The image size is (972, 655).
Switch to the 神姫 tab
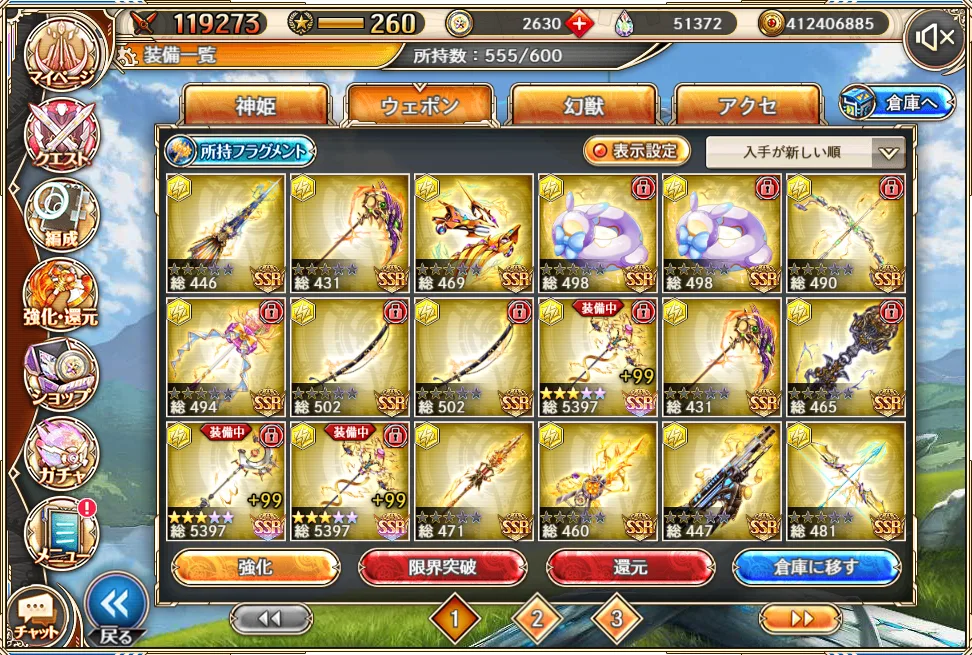coord(256,106)
